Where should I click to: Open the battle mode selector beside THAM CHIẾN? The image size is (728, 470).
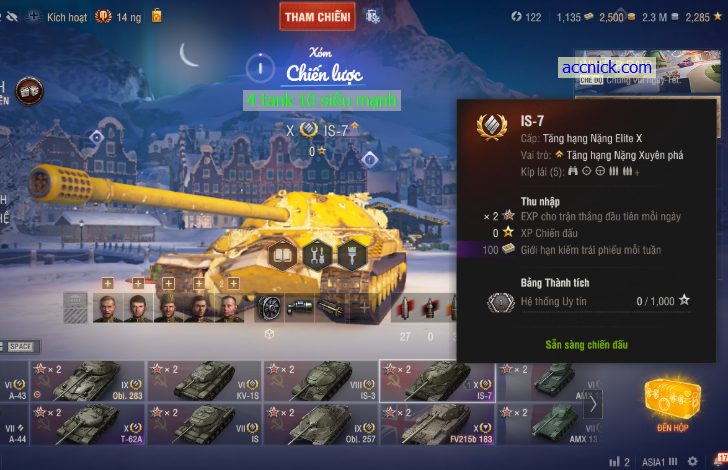pos(373,16)
